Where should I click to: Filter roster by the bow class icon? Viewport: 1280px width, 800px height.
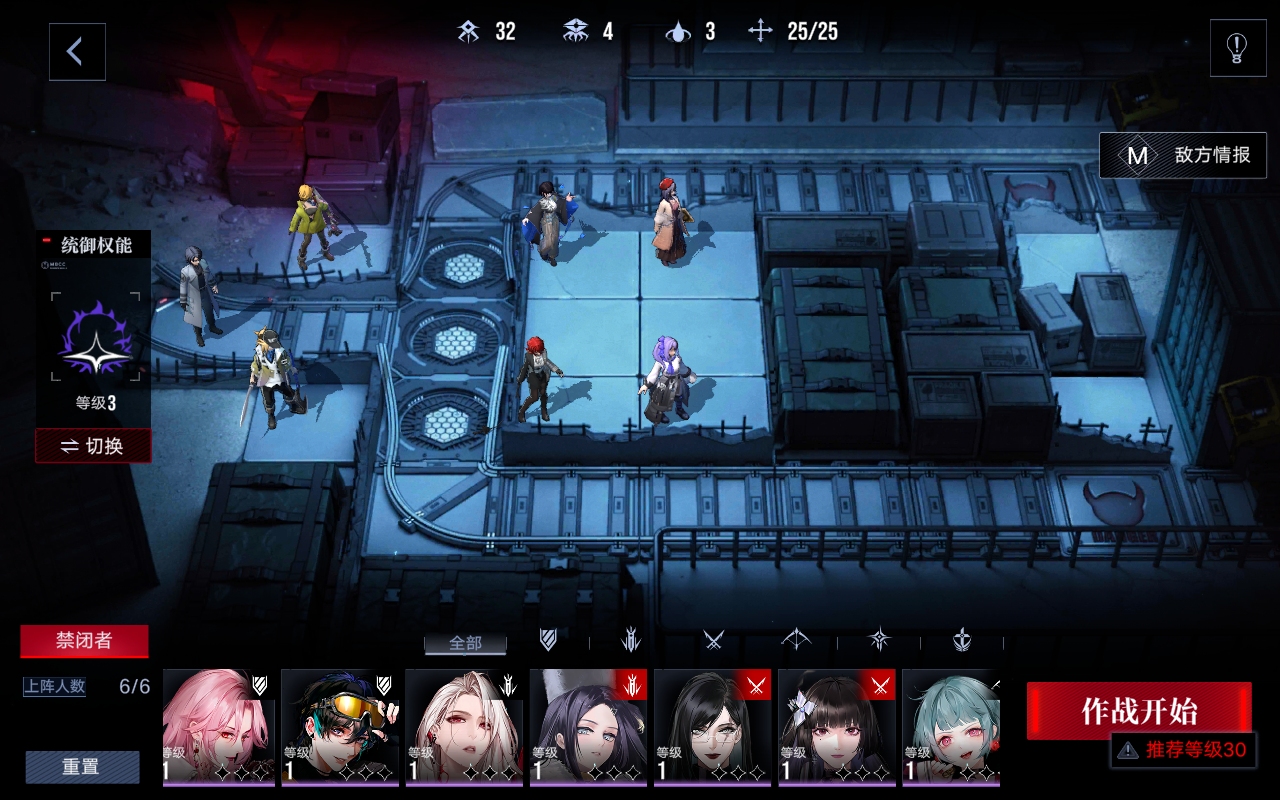(796, 640)
